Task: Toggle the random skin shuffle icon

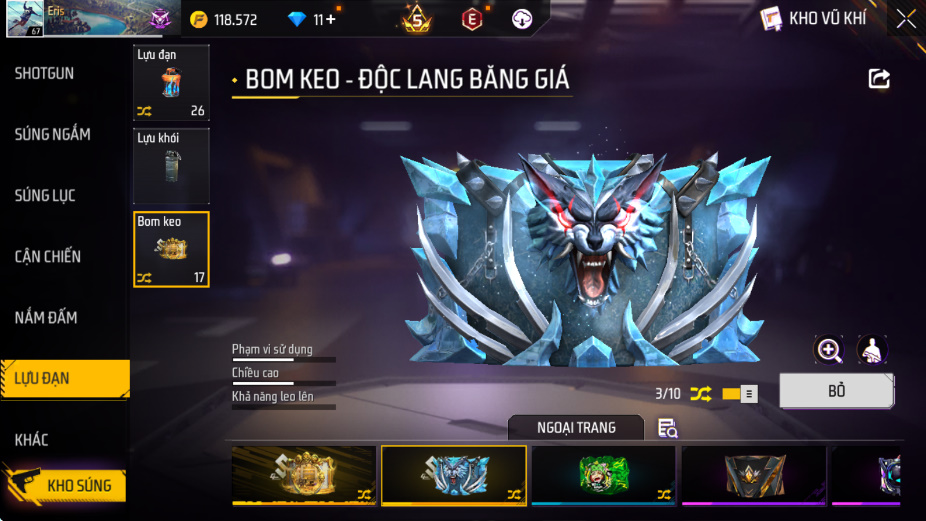Action: (701, 394)
